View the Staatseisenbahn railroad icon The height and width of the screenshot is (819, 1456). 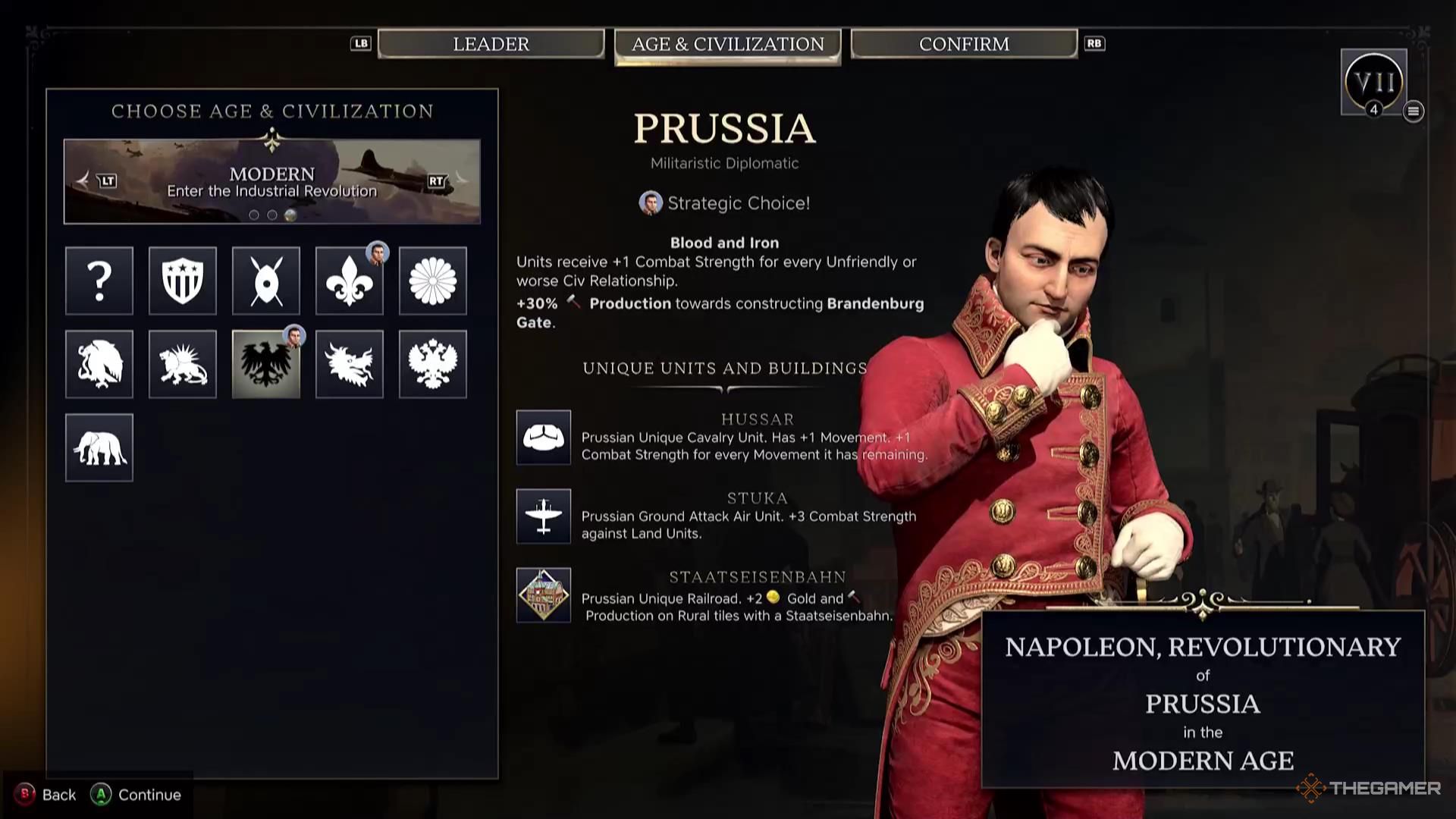point(544,595)
